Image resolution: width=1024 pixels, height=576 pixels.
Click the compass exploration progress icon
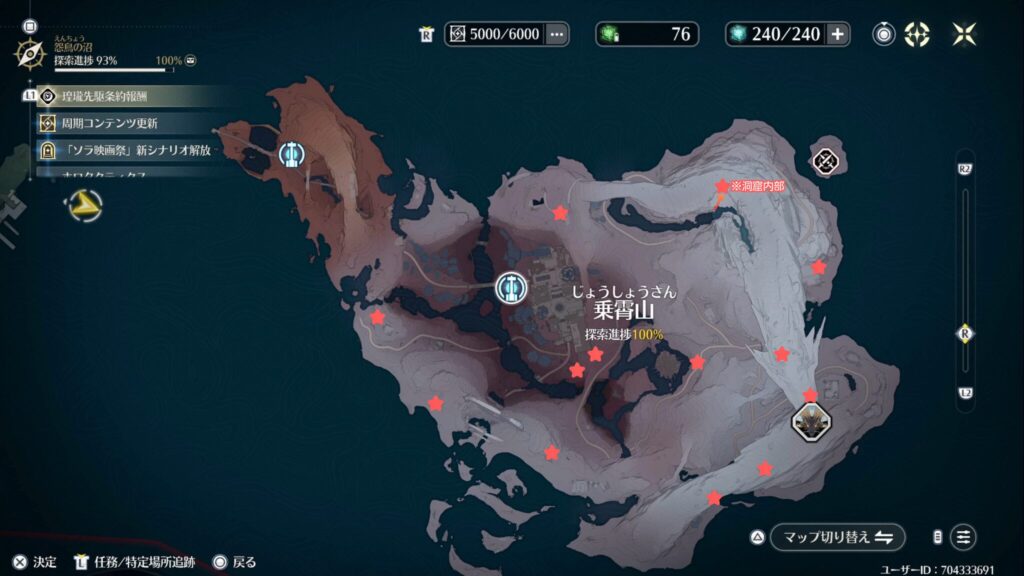[29, 52]
